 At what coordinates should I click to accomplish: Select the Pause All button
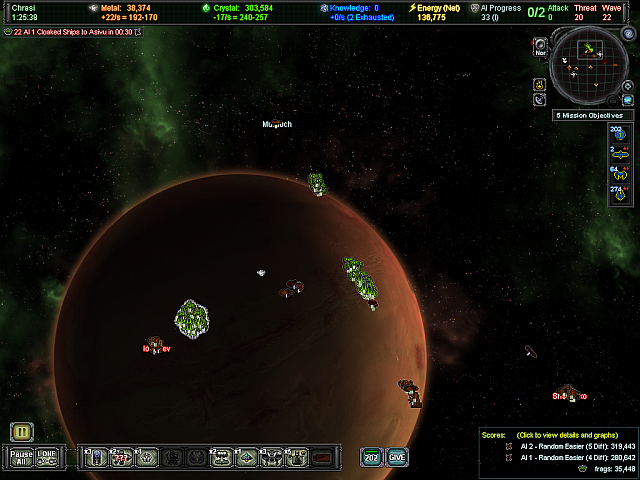pos(21,457)
